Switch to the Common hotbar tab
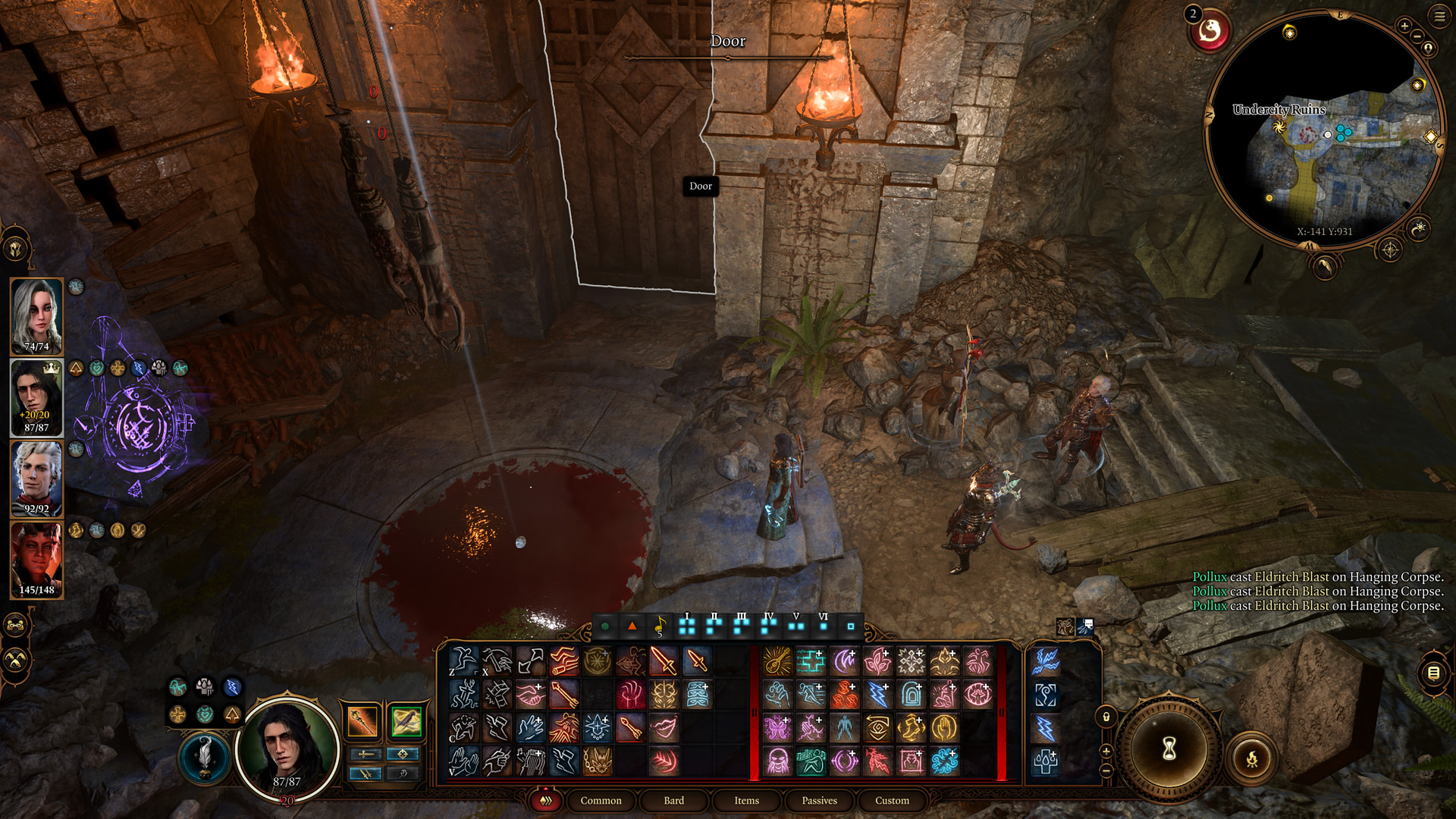 601,800
